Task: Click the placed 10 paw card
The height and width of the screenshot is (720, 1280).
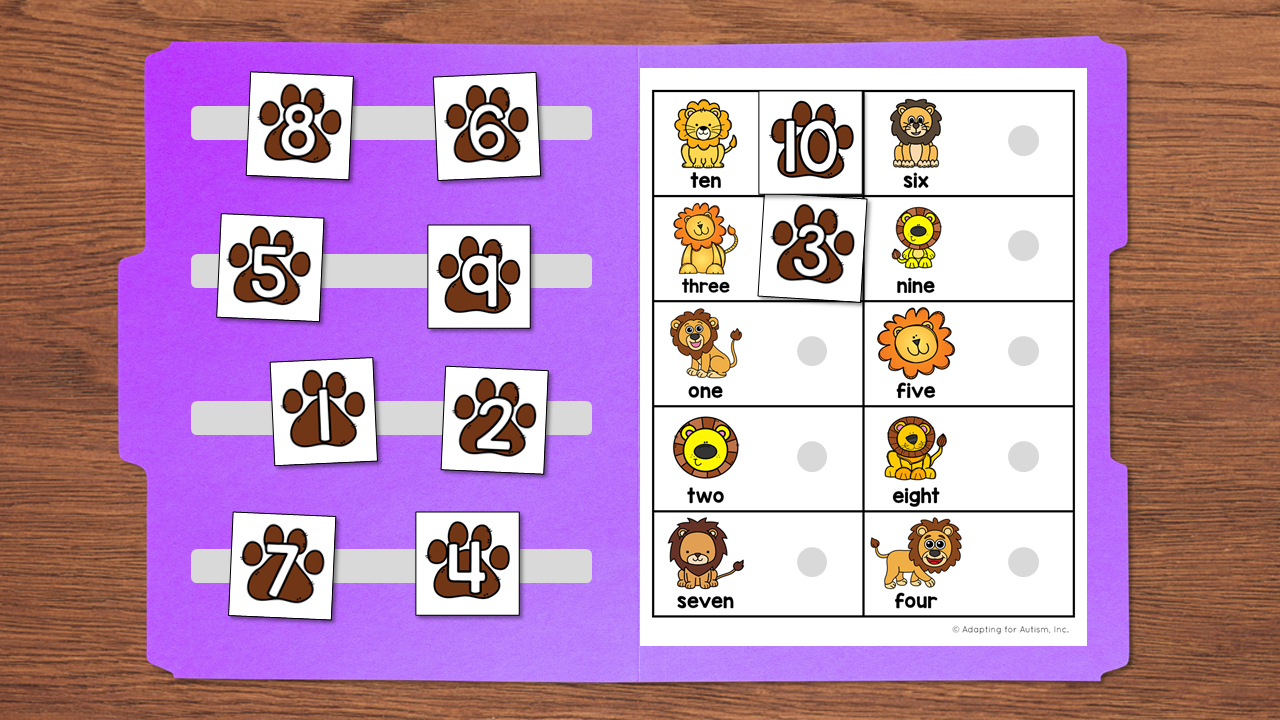Action: pos(810,143)
